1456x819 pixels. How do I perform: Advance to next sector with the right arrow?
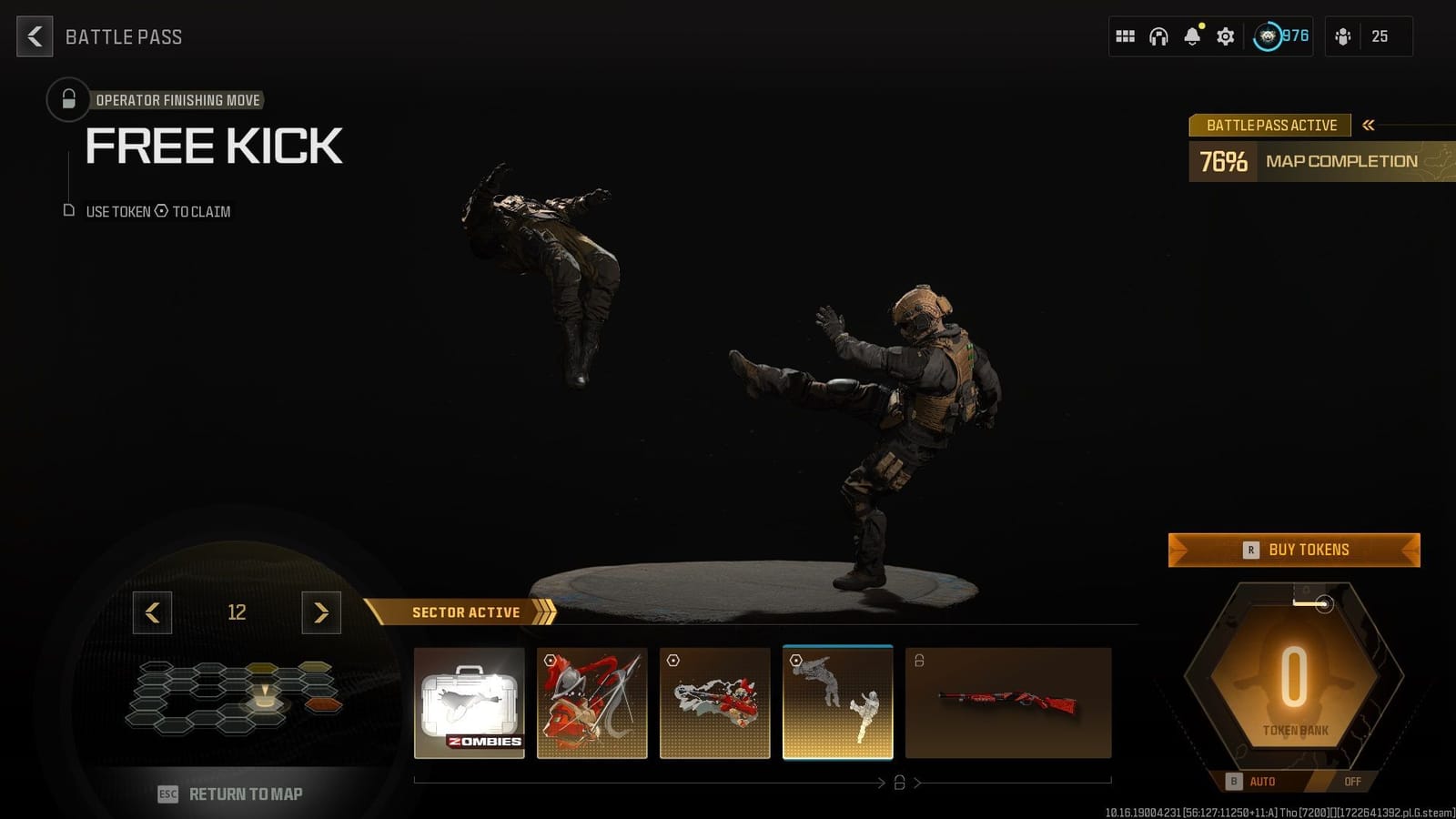[320, 613]
